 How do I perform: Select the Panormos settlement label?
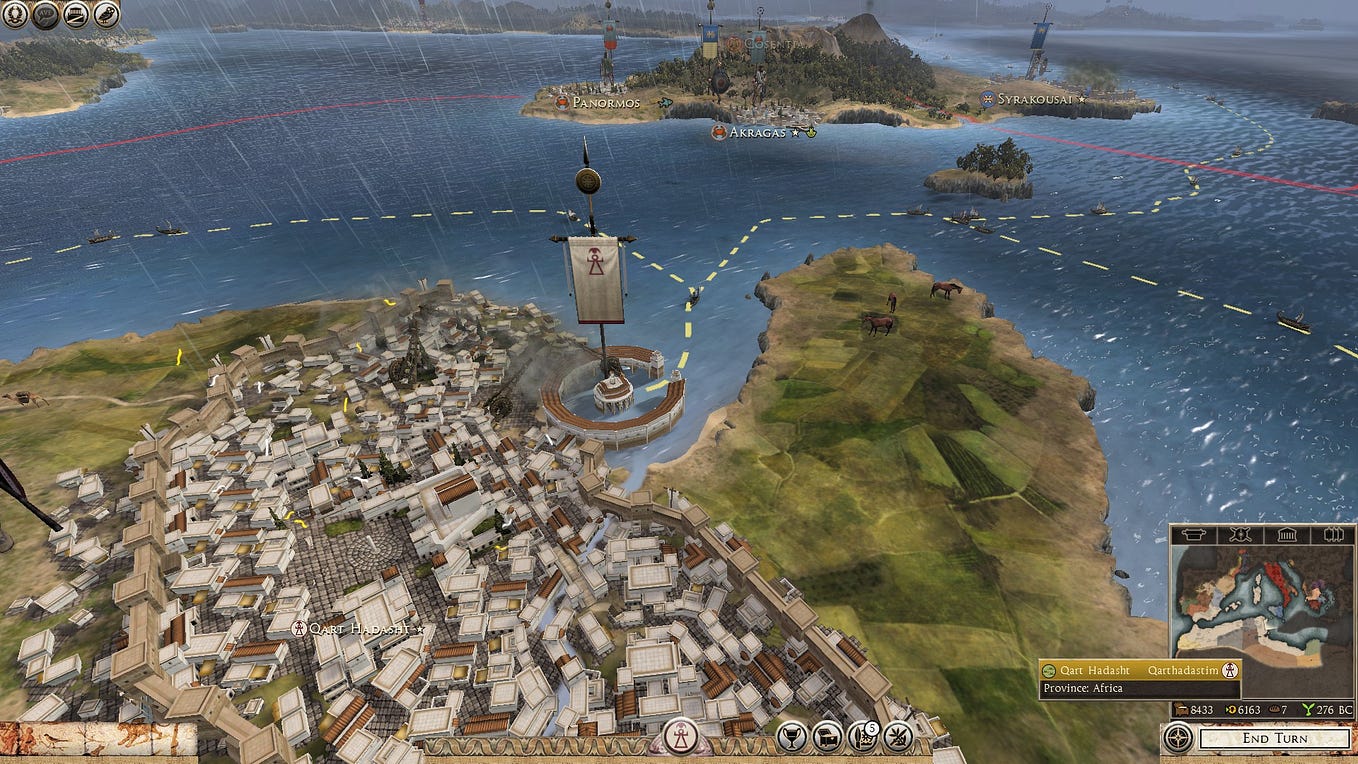[x=605, y=102]
